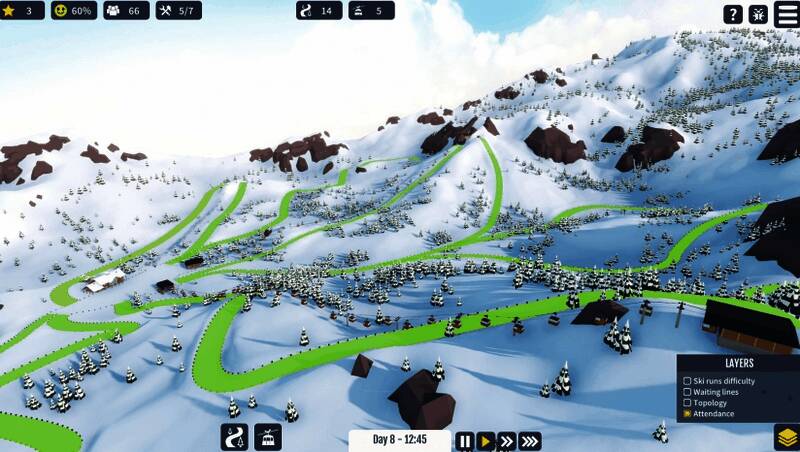Set game to normal play speed

point(486,440)
